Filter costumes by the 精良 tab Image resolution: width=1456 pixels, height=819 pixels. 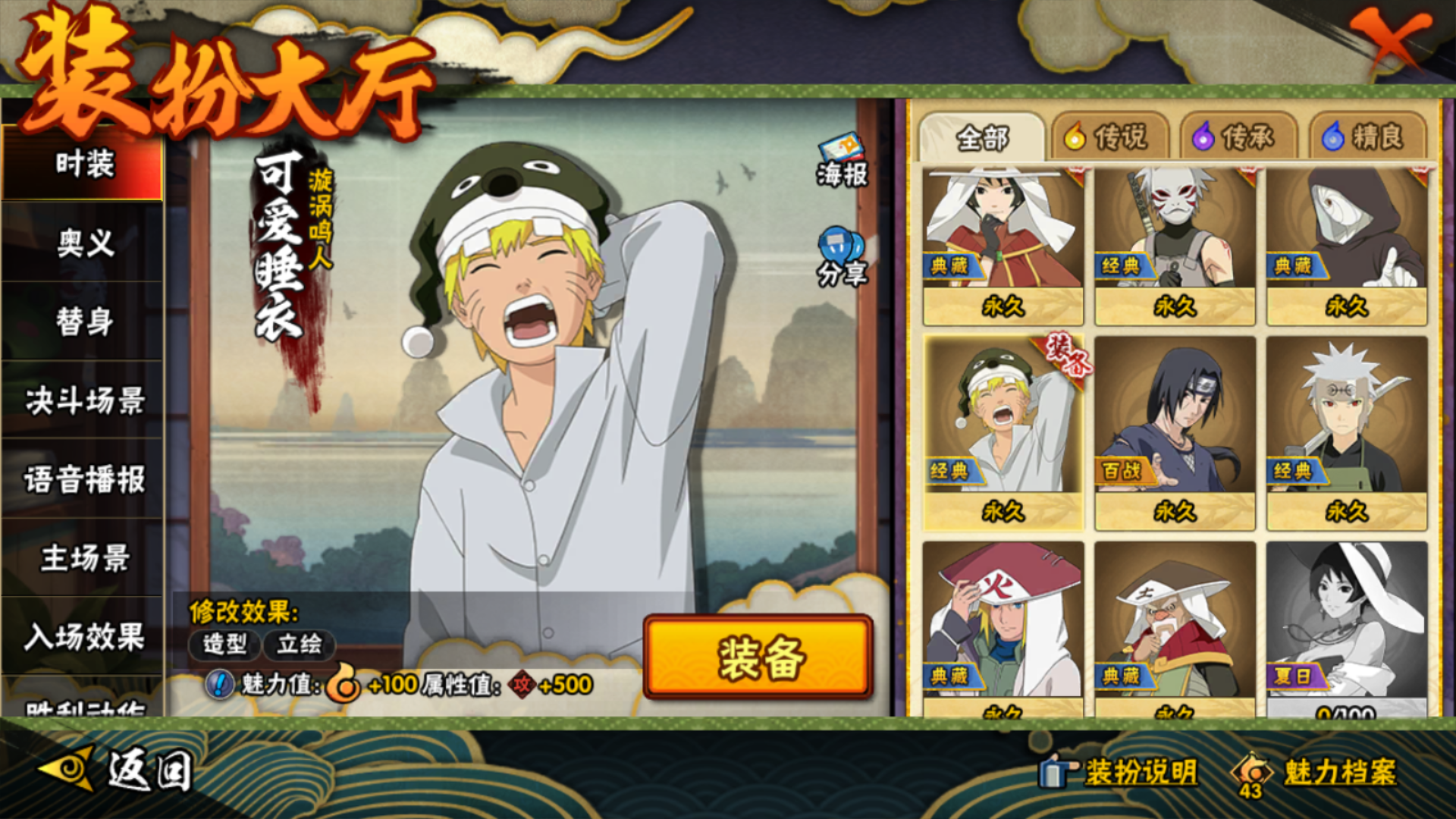[x=1365, y=138]
